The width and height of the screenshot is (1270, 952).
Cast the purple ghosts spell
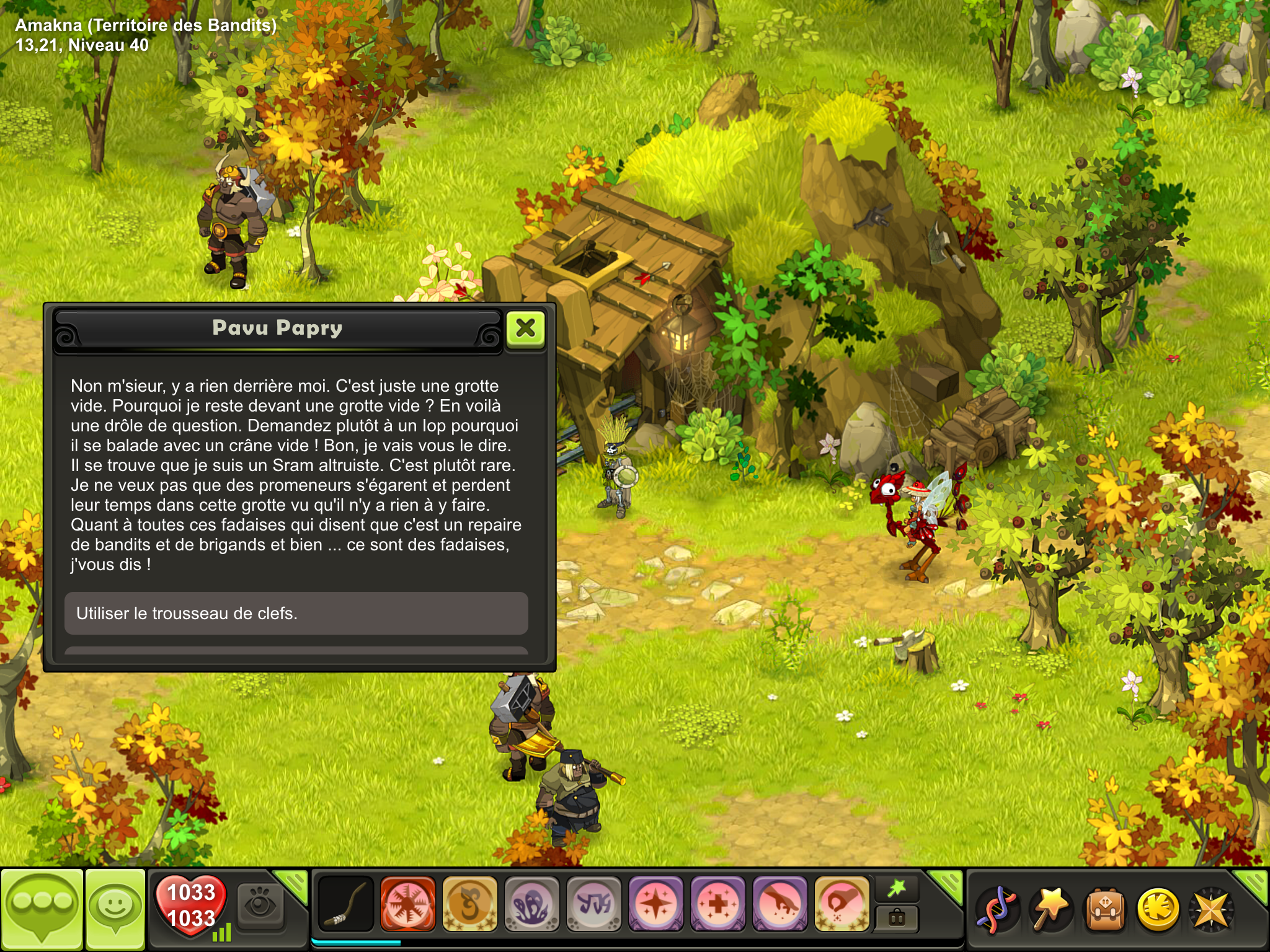tap(531, 904)
